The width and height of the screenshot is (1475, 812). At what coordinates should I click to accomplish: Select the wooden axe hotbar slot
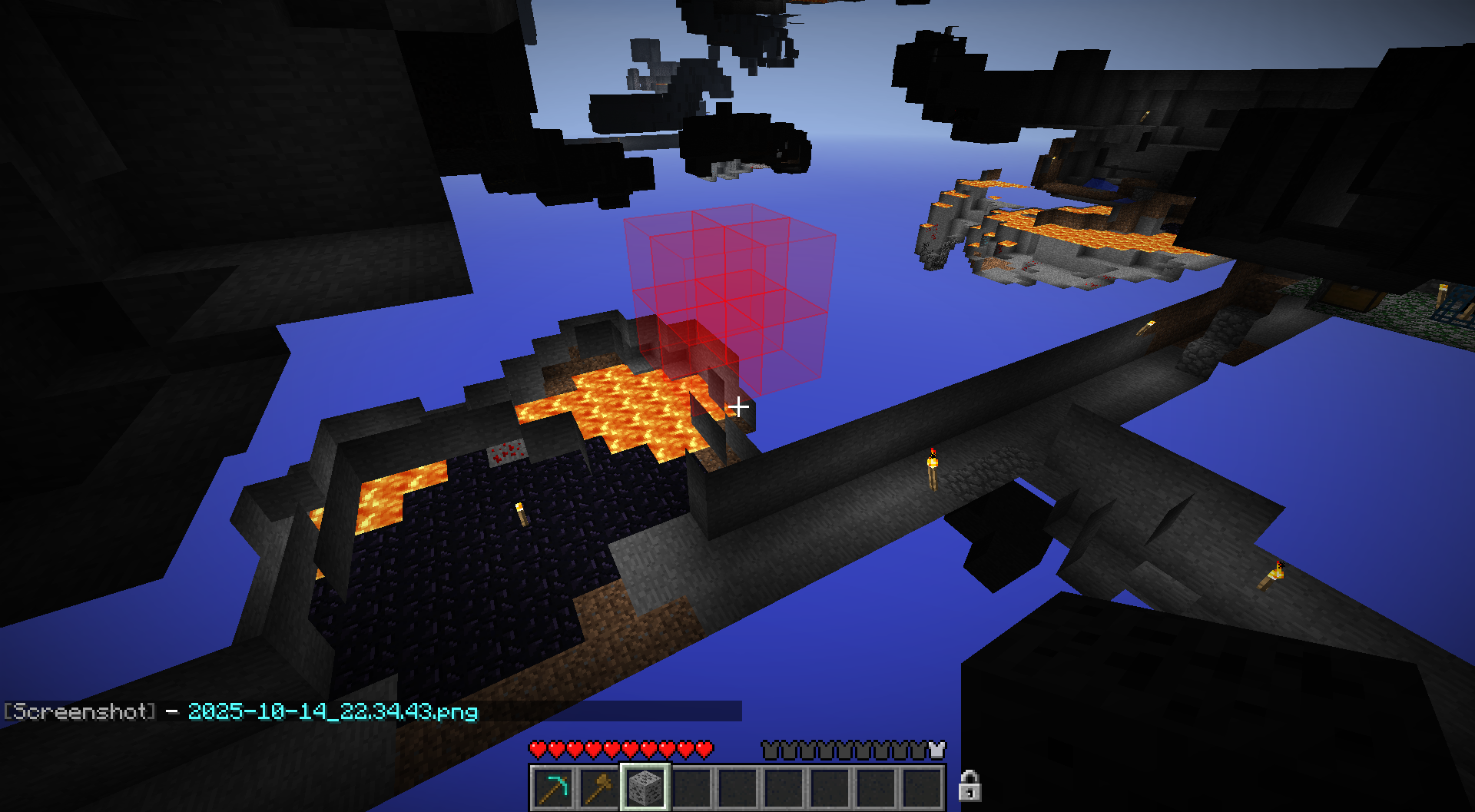click(599, 787)
